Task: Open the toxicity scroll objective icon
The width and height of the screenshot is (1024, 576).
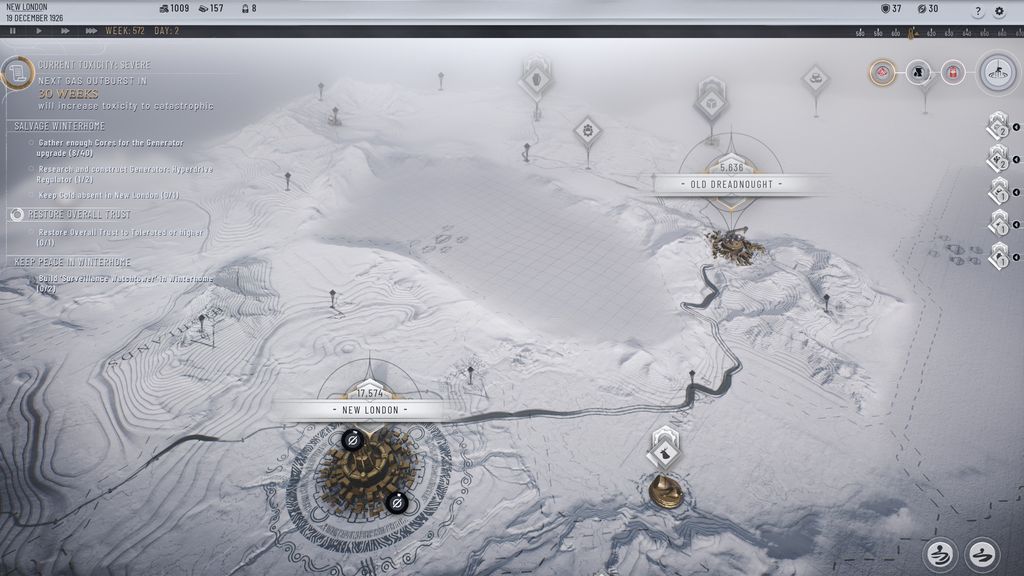Action: [15, 74]
